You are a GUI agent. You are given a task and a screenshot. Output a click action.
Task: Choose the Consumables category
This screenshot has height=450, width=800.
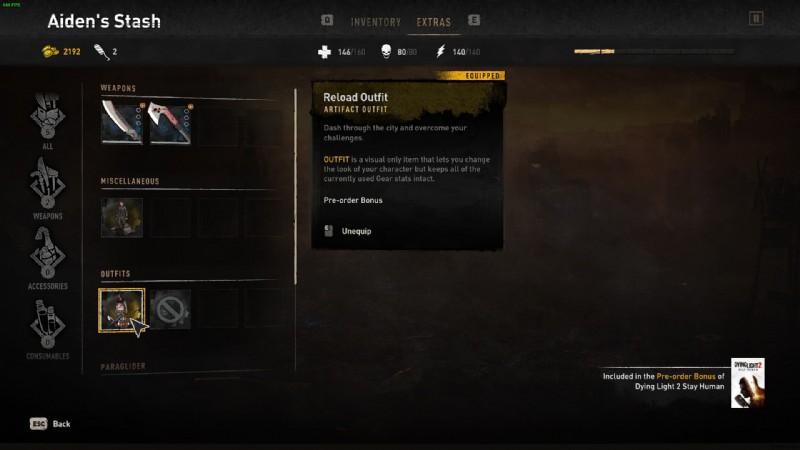pyautogui.click(x=47, y=328)
